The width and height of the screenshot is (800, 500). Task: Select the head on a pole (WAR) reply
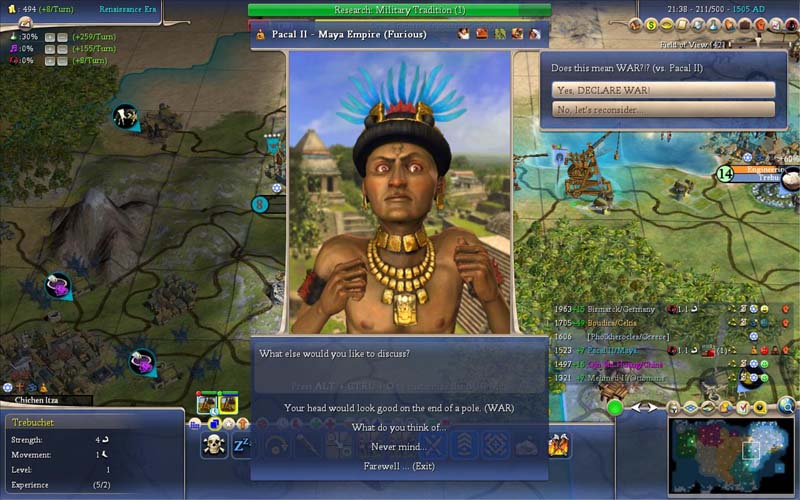[399, 408]
